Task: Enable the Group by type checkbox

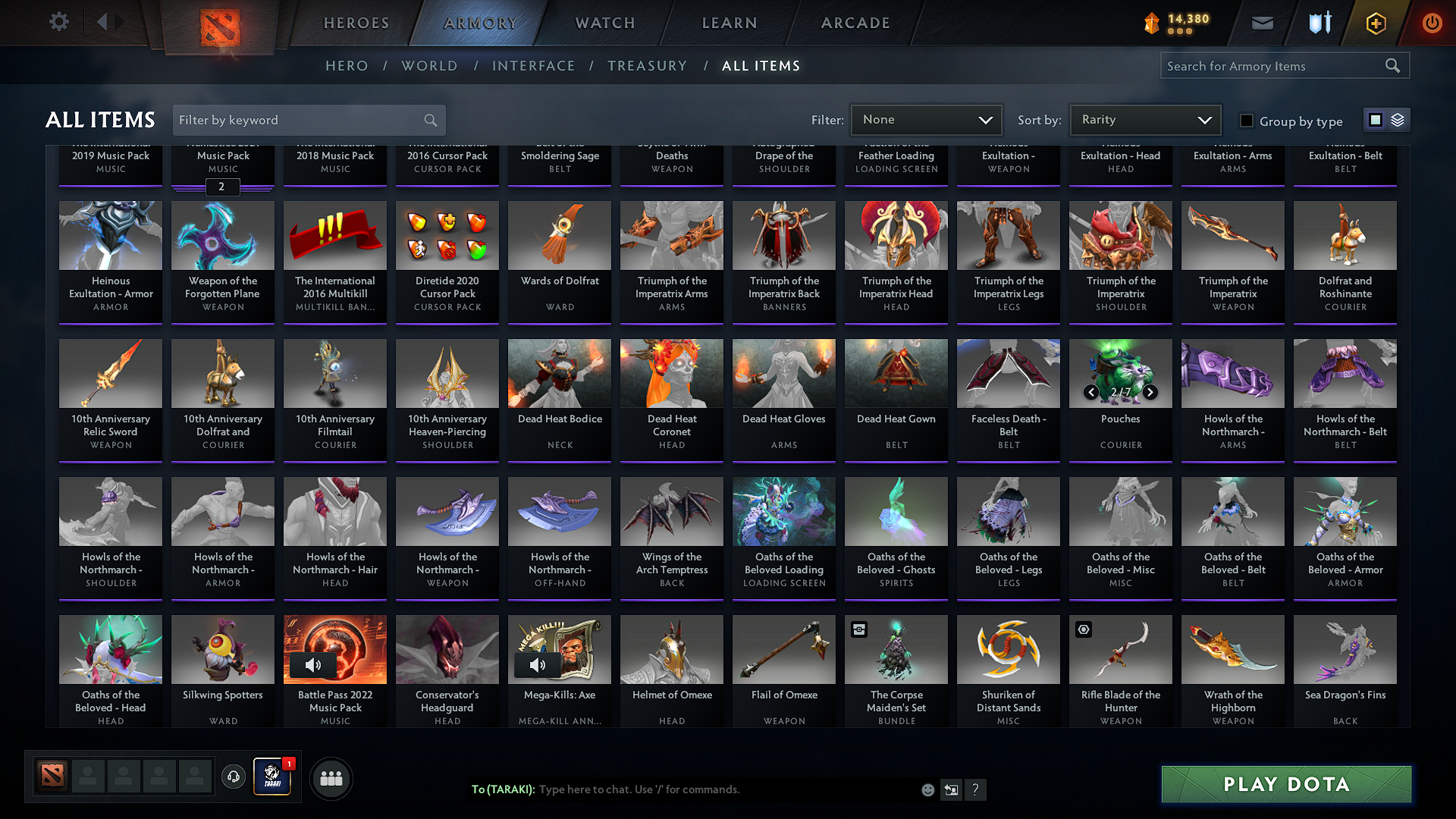Action: click(1246, 121)
